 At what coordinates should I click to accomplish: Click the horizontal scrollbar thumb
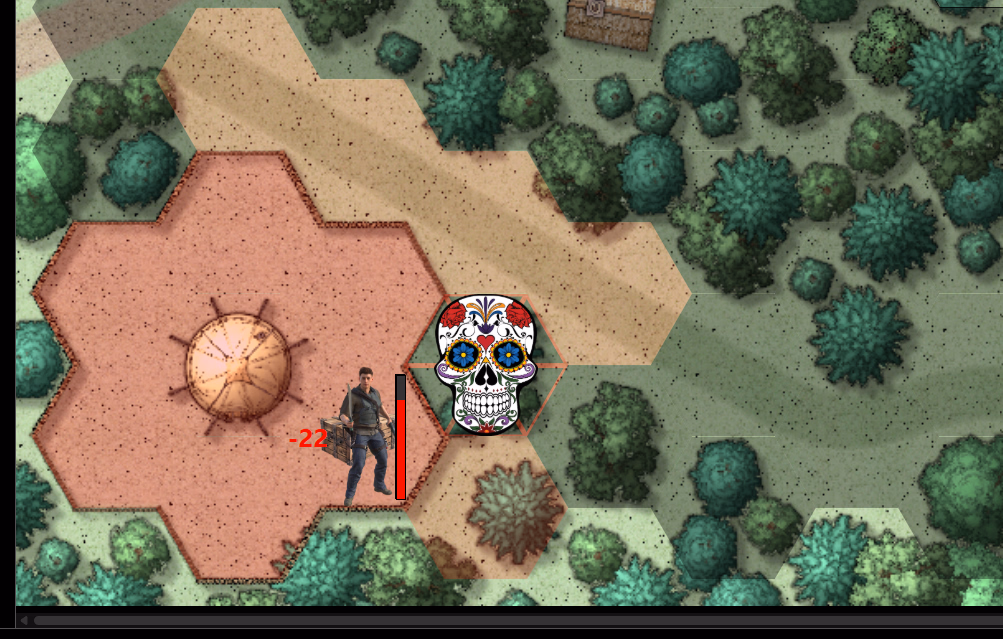click(500, 621)
